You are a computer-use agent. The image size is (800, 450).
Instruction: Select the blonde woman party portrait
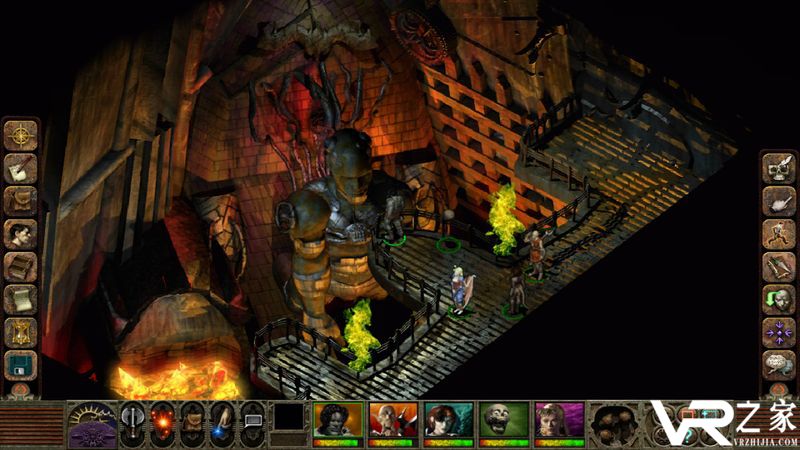557,421
